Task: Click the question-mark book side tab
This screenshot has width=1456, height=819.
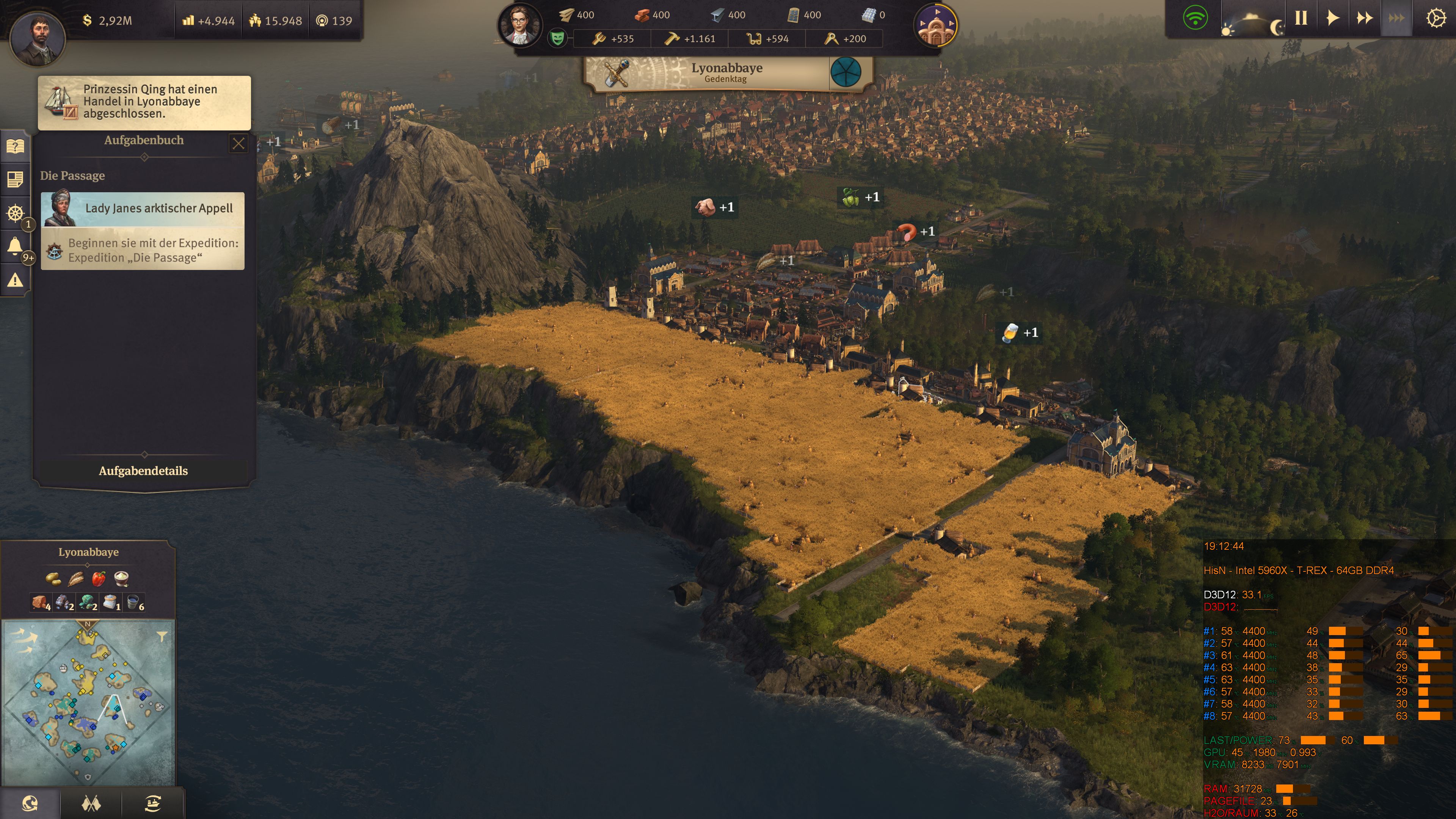Action: (x=15, y=147)
